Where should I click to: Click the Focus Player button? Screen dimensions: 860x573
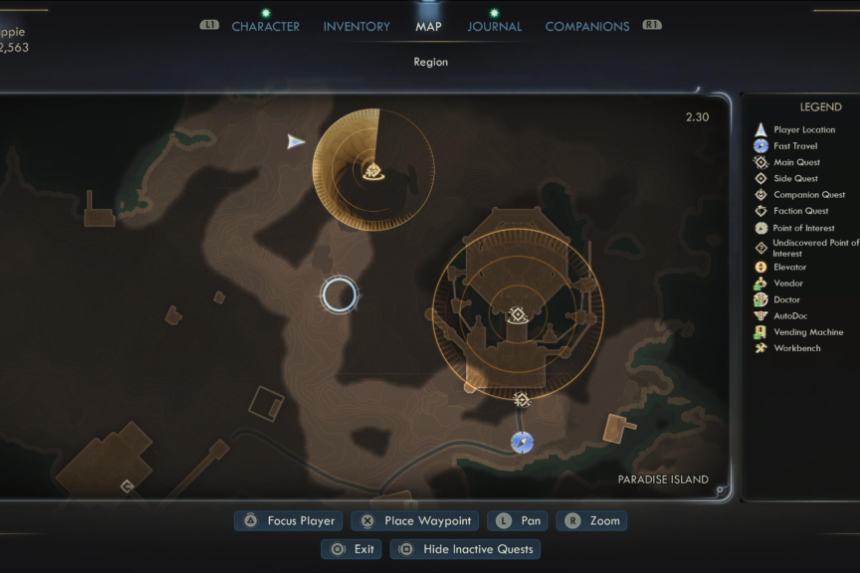point(291,521)
